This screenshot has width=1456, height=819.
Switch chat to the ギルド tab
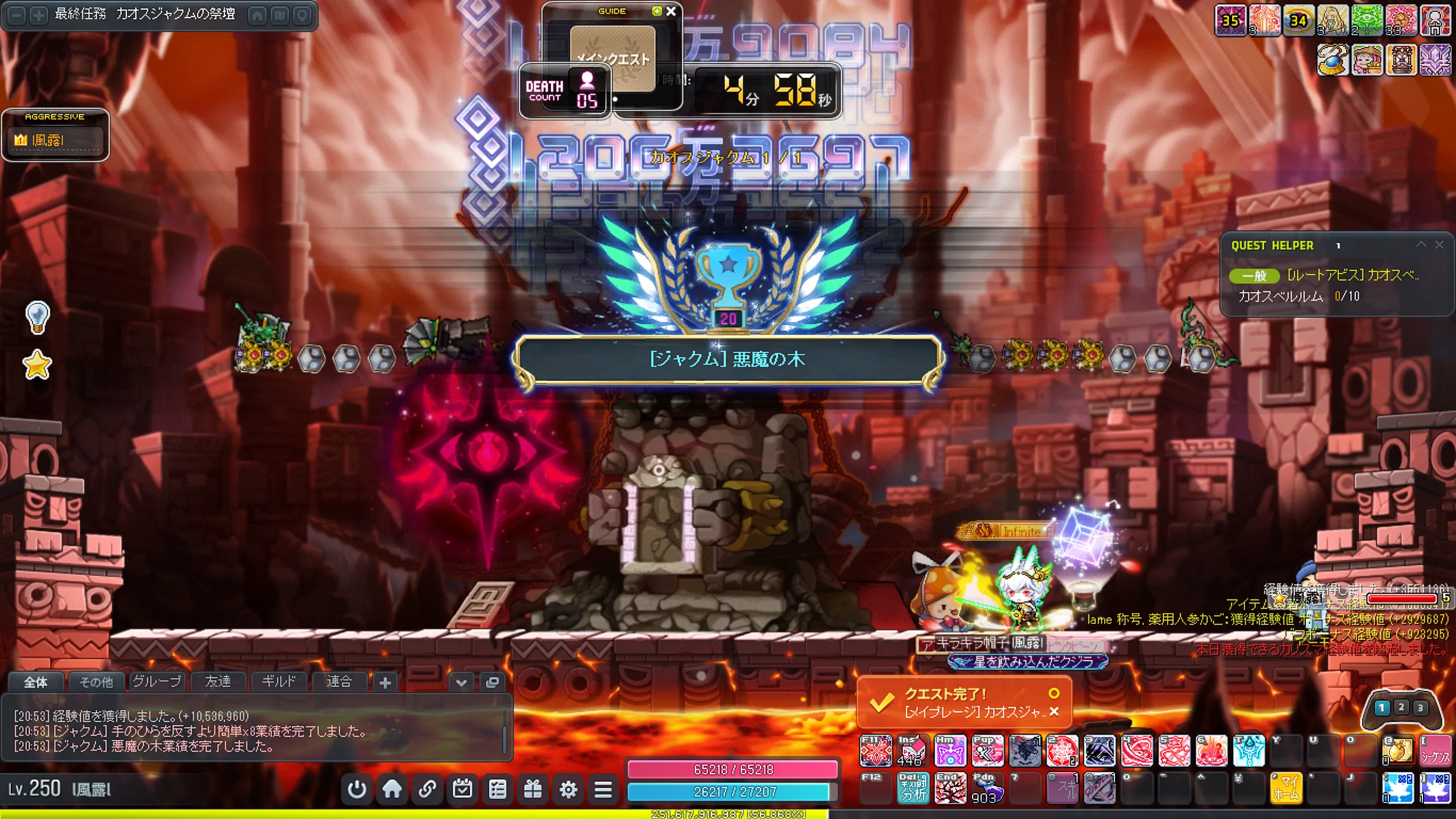278,681
